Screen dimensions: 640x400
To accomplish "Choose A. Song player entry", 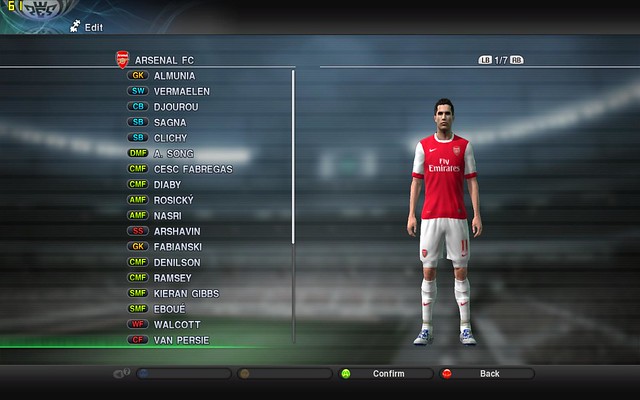I will click(173, 153).
